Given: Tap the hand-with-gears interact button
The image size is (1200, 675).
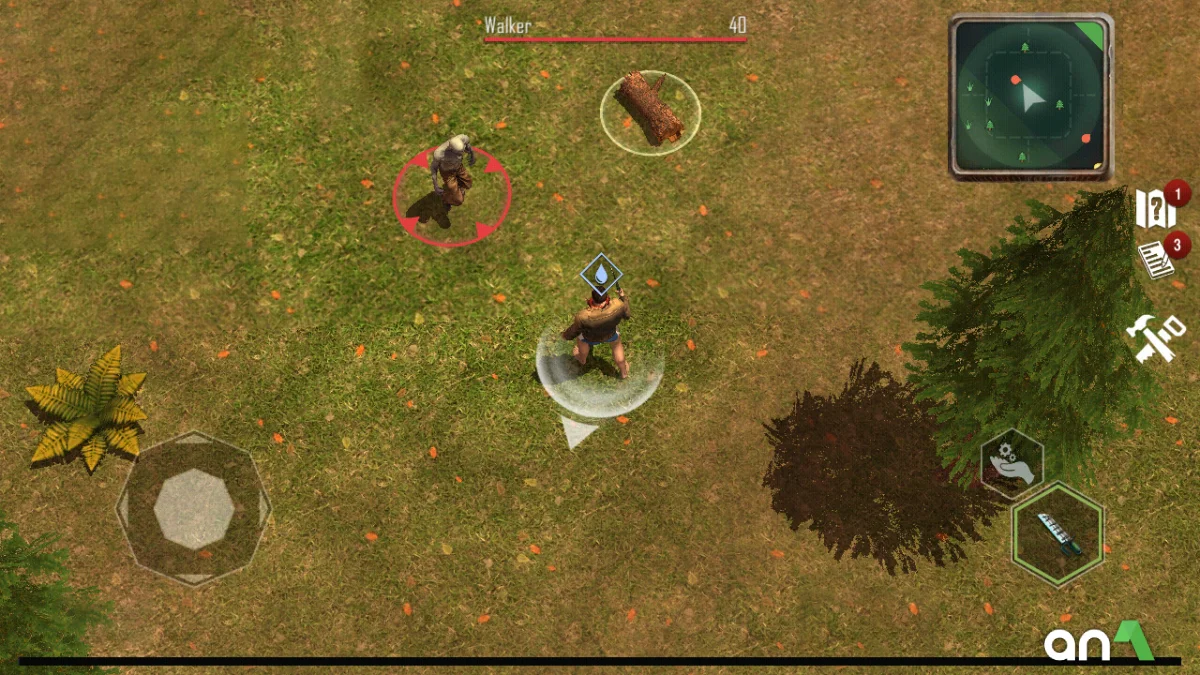Looking at the screenshot, I should click(1011, 463).
